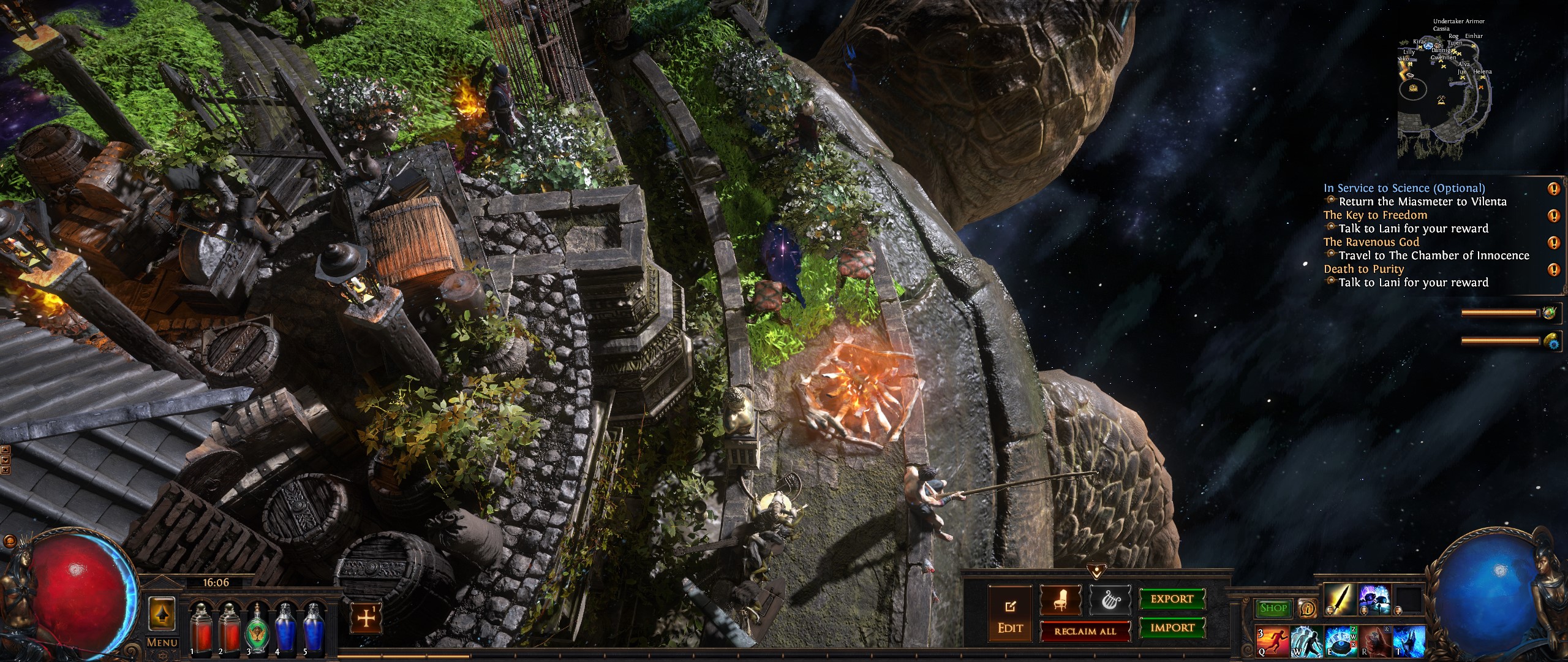Select the lyre music button

pos(1110,601)
